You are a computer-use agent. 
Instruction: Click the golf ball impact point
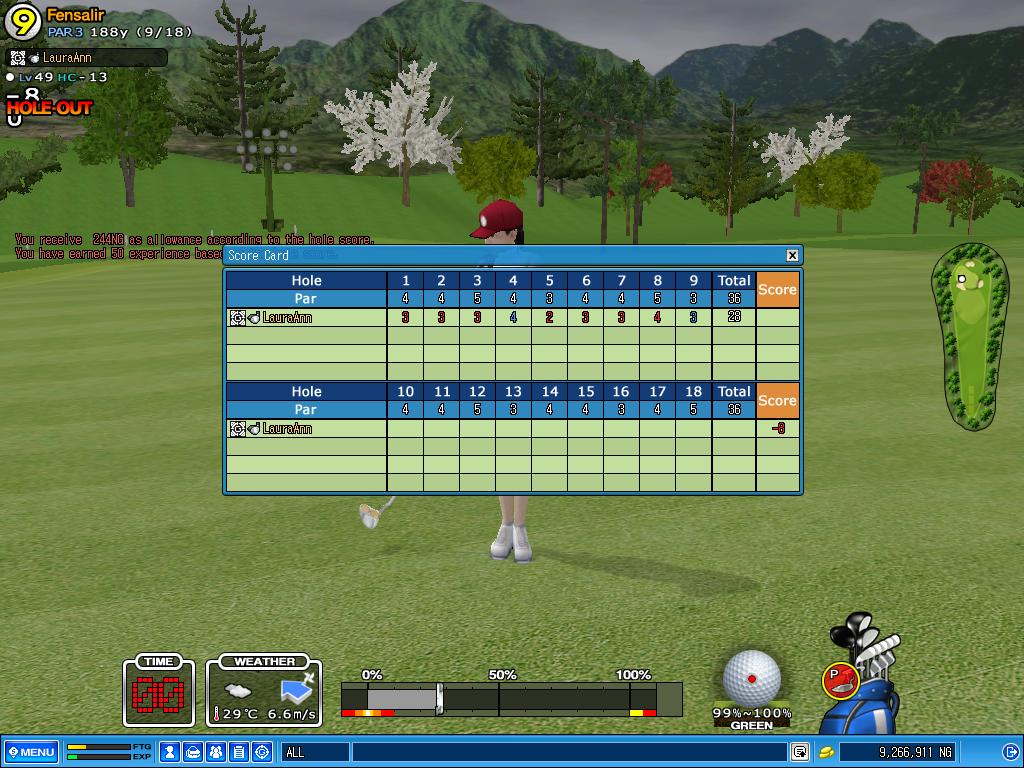[752, 679]
